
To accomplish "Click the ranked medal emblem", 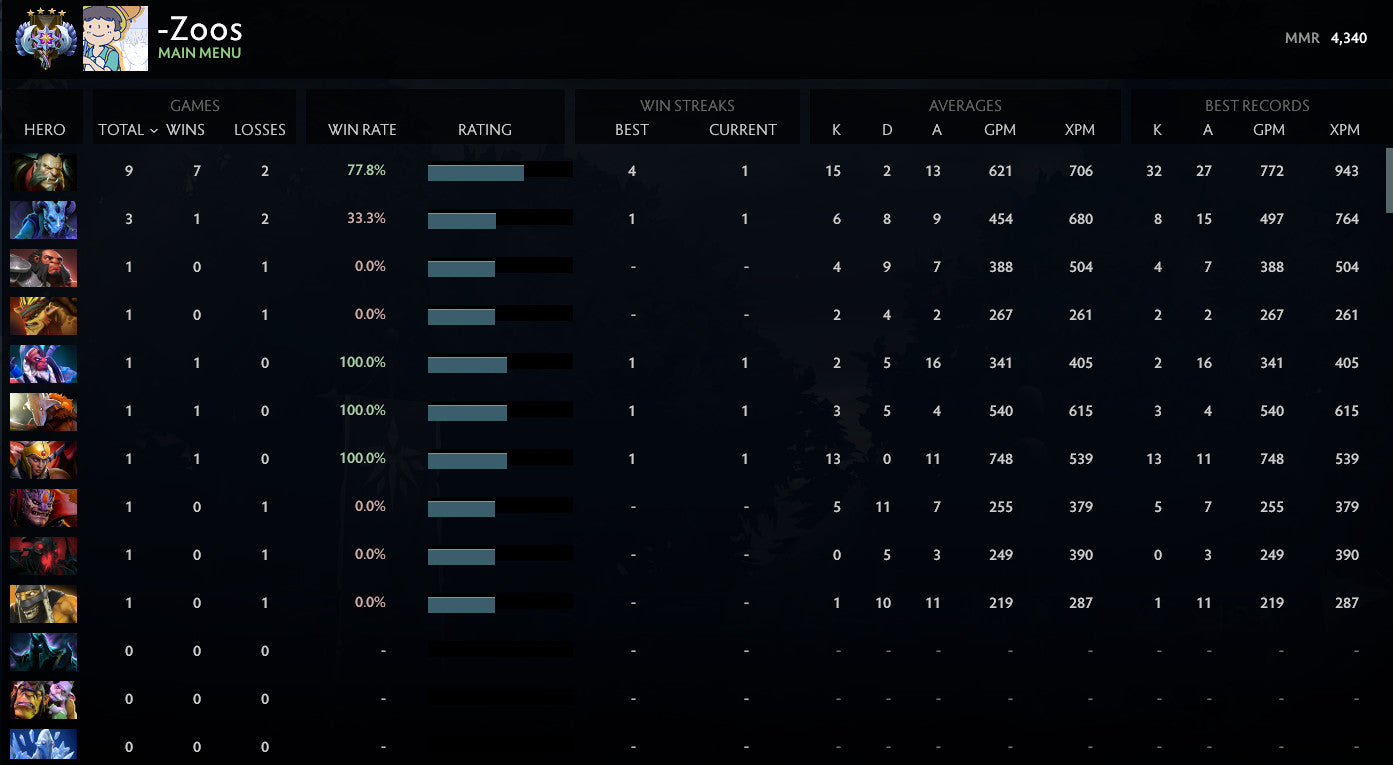I will (44, 38).
